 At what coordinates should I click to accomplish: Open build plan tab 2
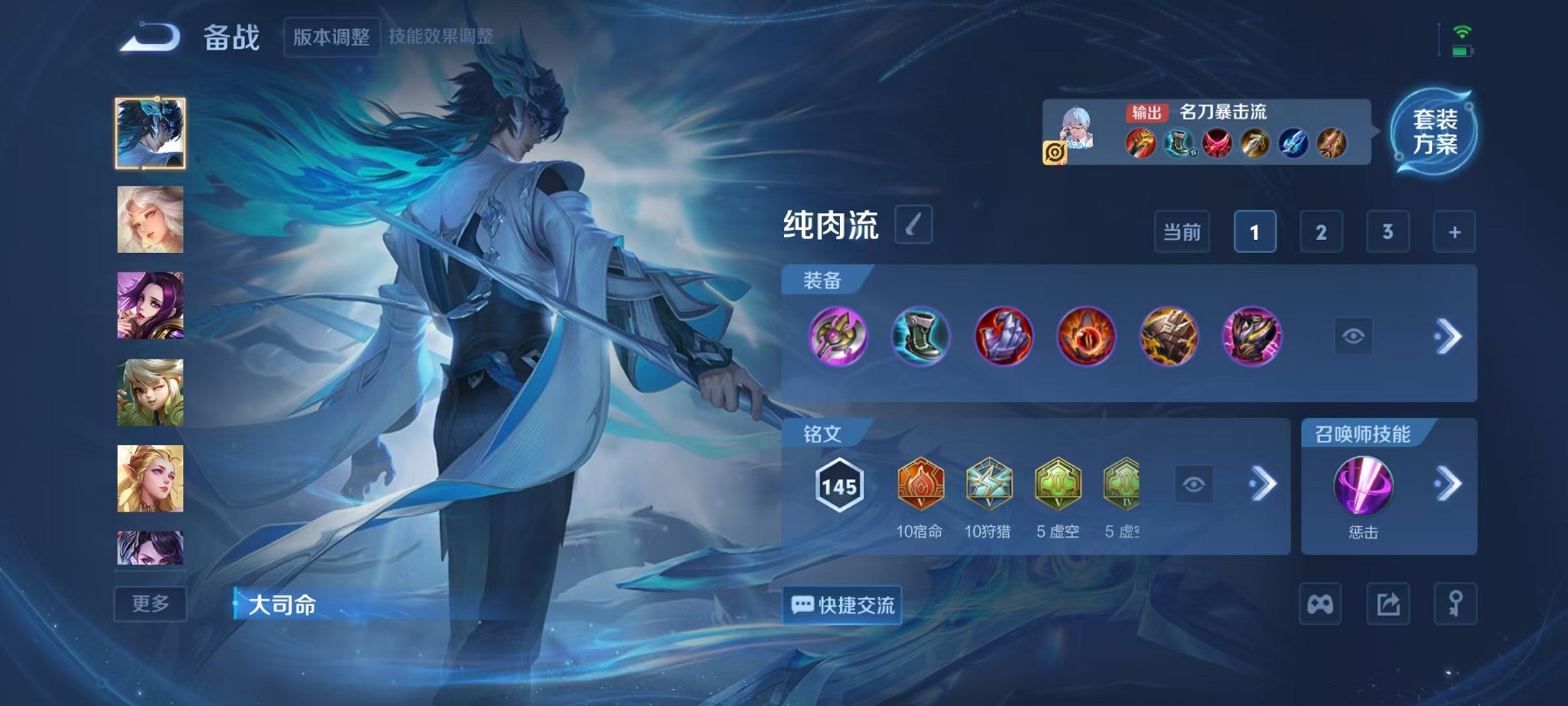[1321, 231]
